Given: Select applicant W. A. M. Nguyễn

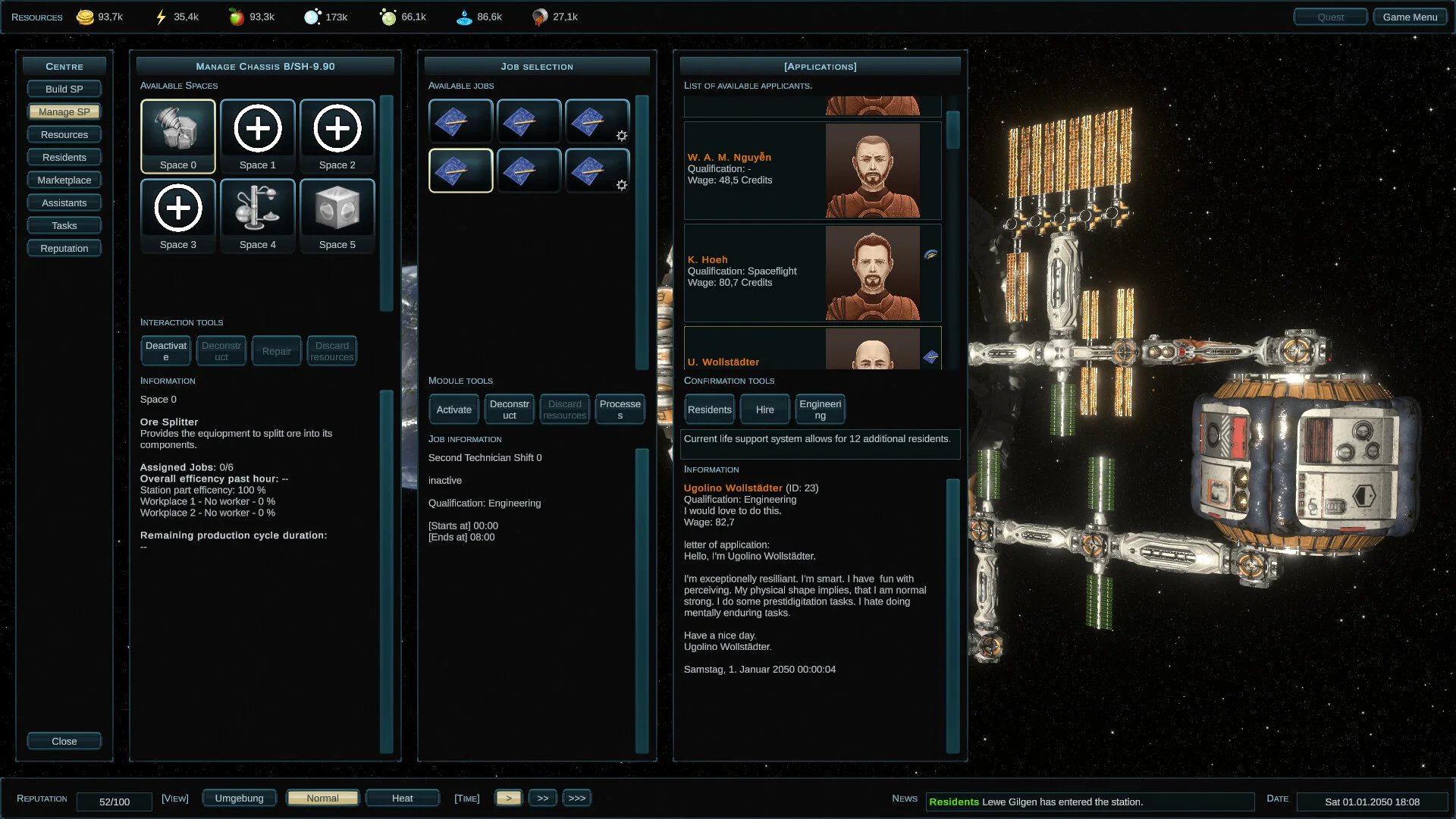Looking at the screenshot, I should coord(812,170).
